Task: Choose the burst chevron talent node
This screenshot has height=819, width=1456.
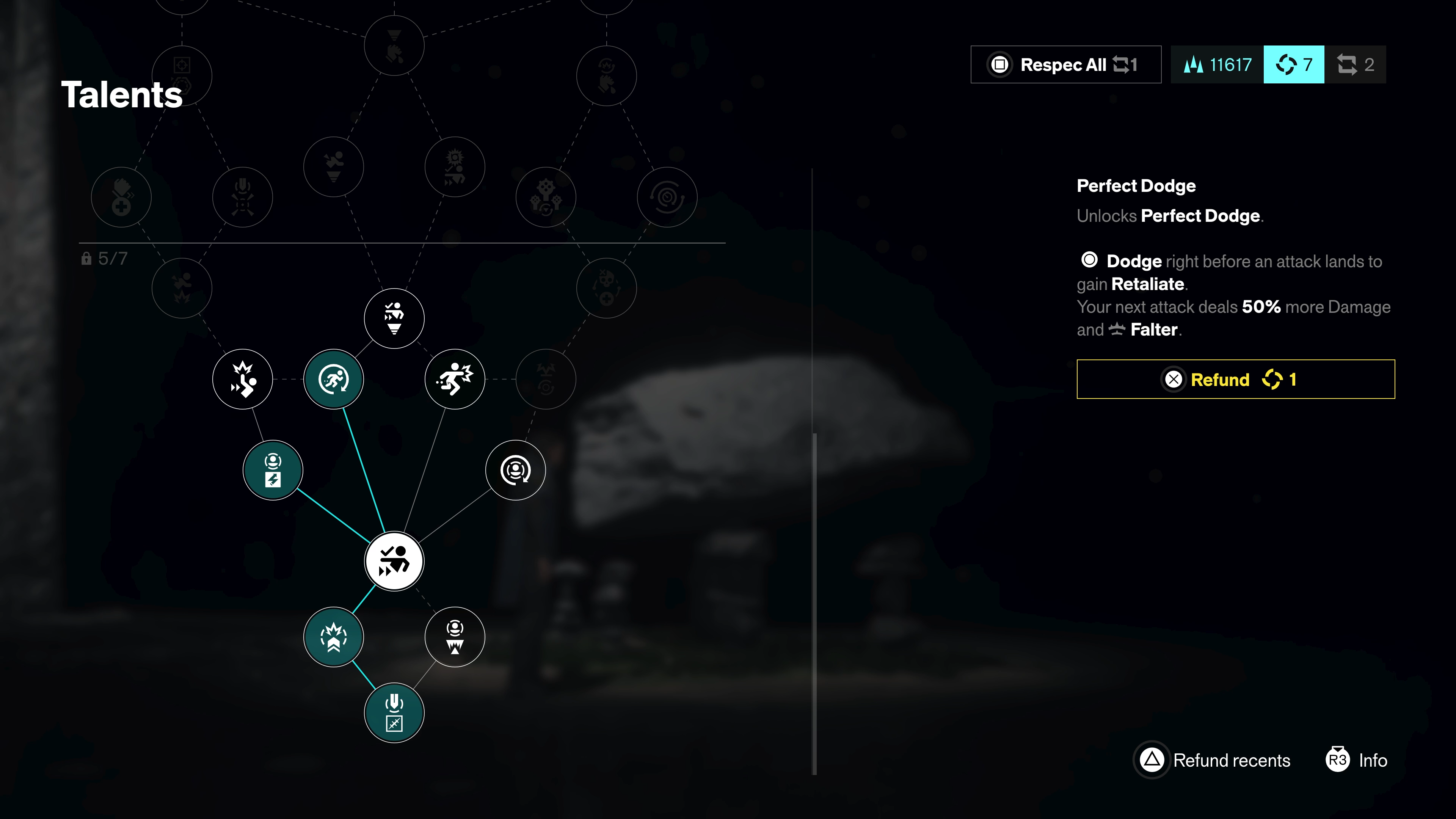Action: coord(334,637)
